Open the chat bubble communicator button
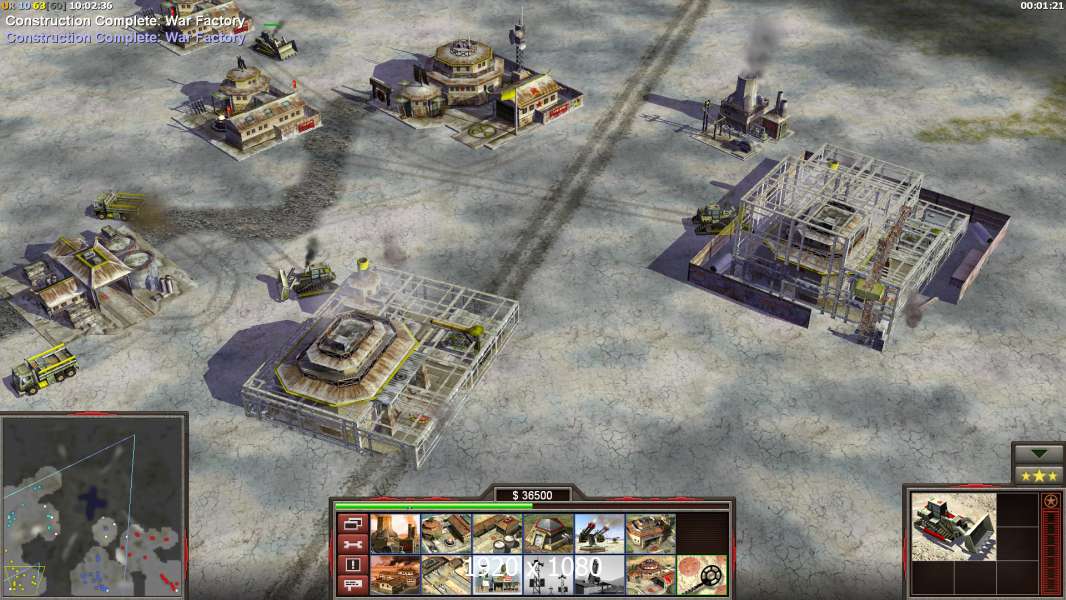This screenshot has height=600, width=1066. click(351, 584)
